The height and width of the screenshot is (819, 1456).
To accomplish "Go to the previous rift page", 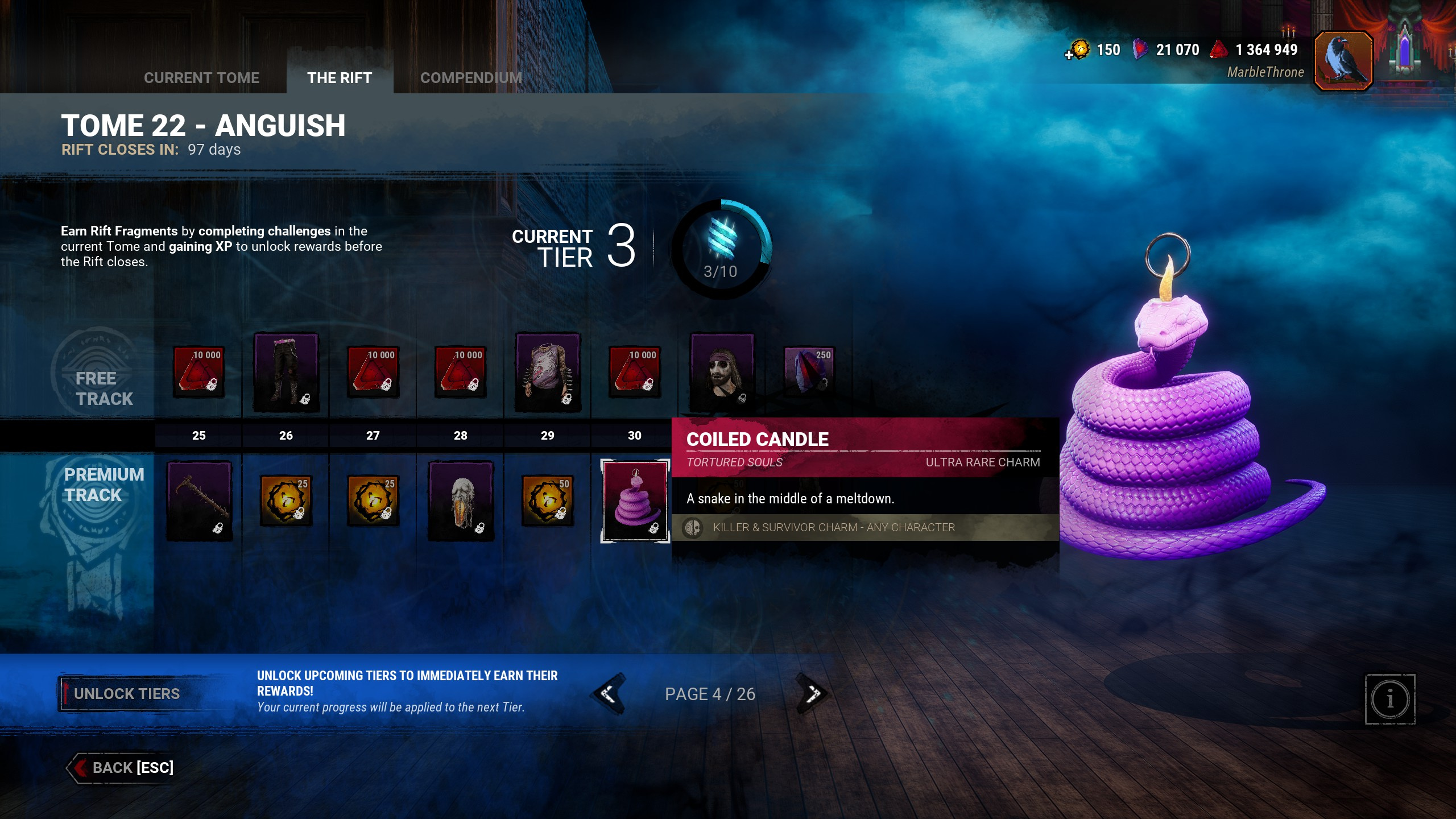I will [x=609, y=694].
